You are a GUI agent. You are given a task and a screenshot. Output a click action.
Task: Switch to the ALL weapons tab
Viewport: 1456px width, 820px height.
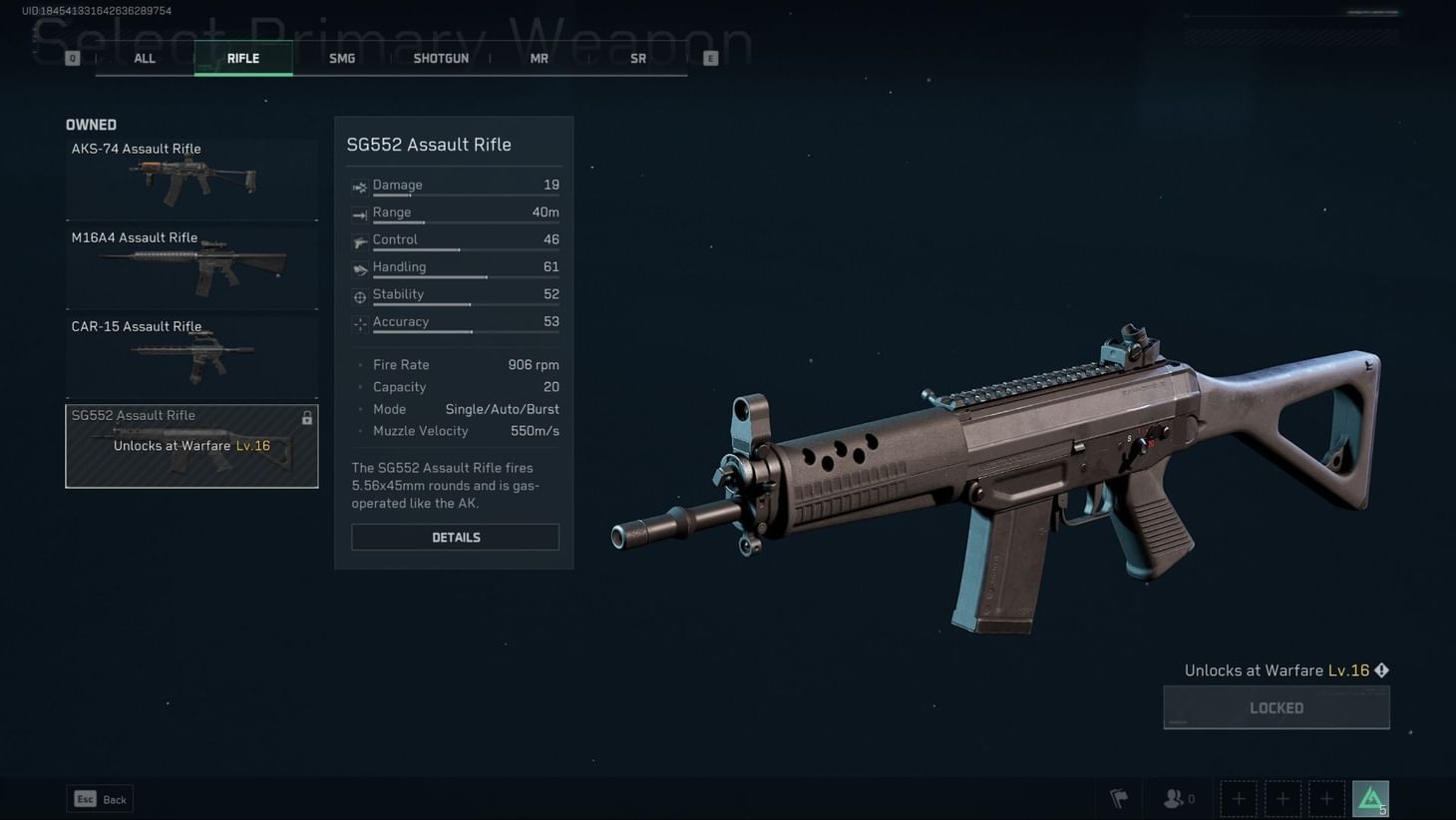coord(144,58)
